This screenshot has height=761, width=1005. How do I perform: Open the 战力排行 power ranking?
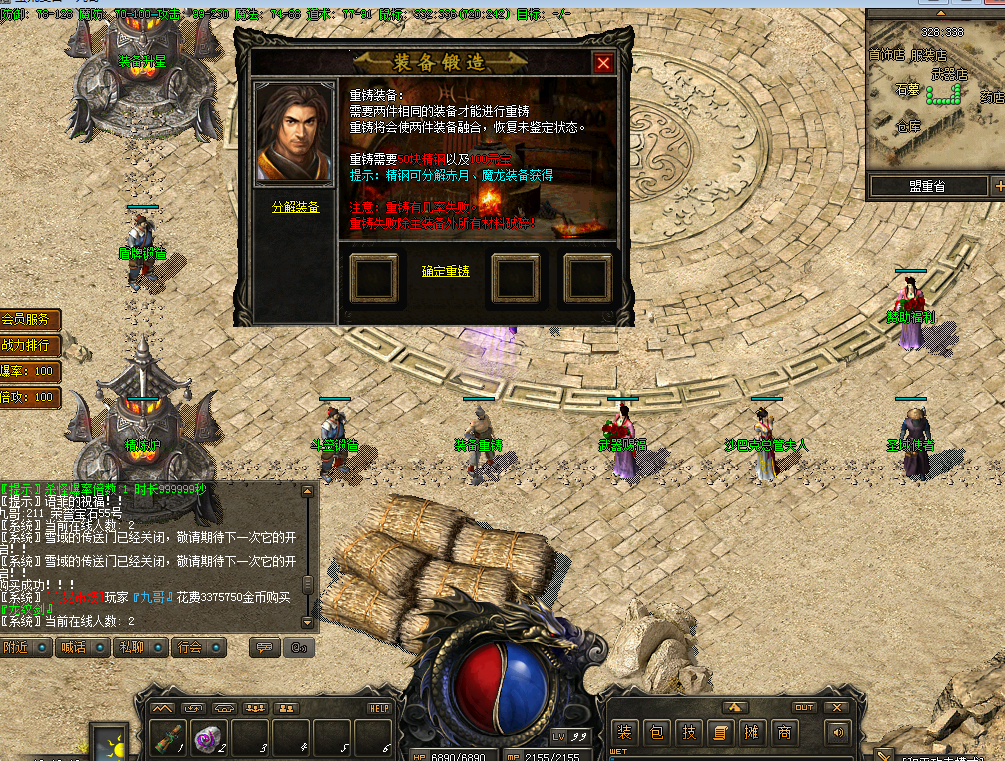point(29,345)
